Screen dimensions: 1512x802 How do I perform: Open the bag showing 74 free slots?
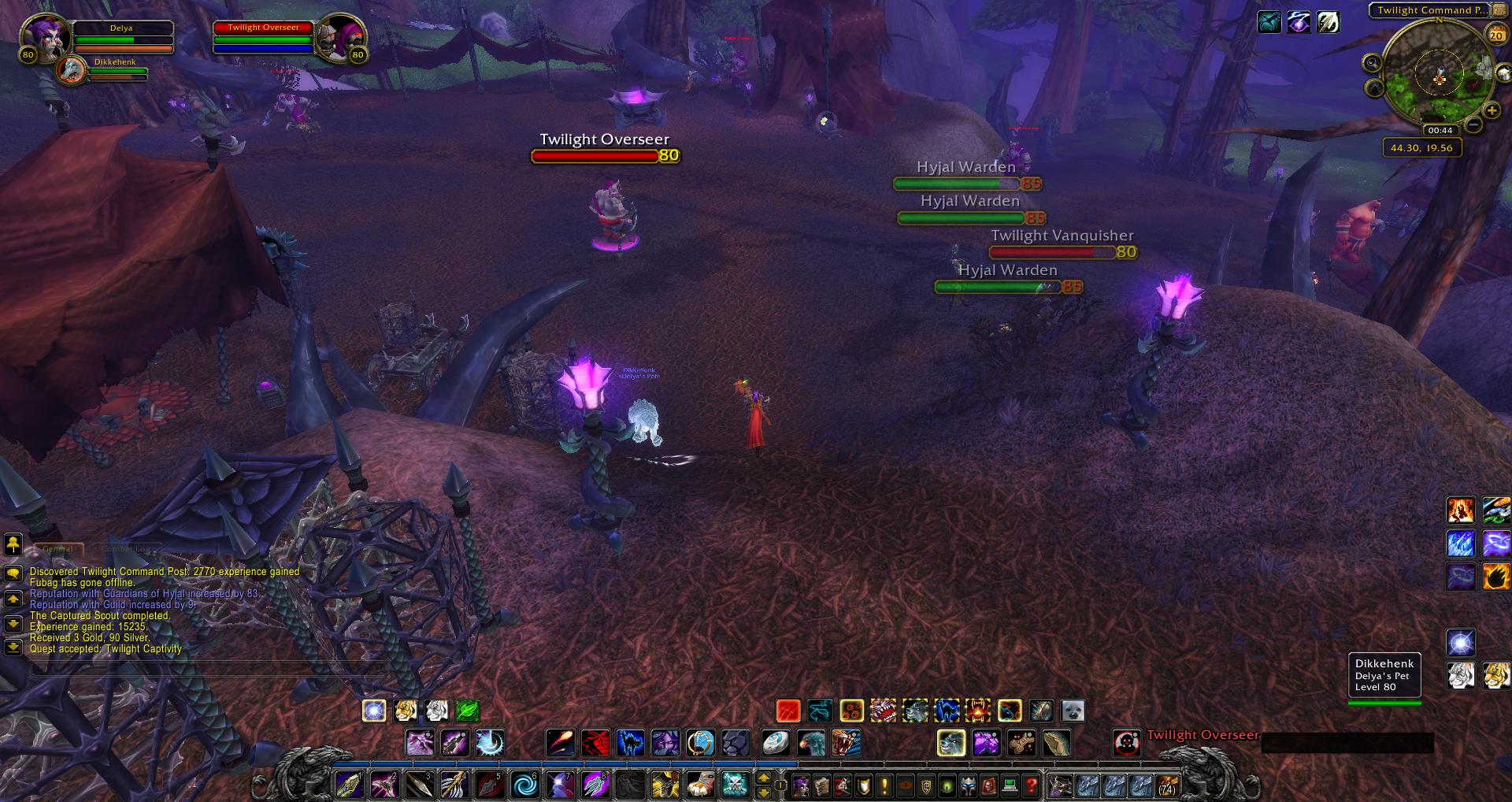point(1166,785)
